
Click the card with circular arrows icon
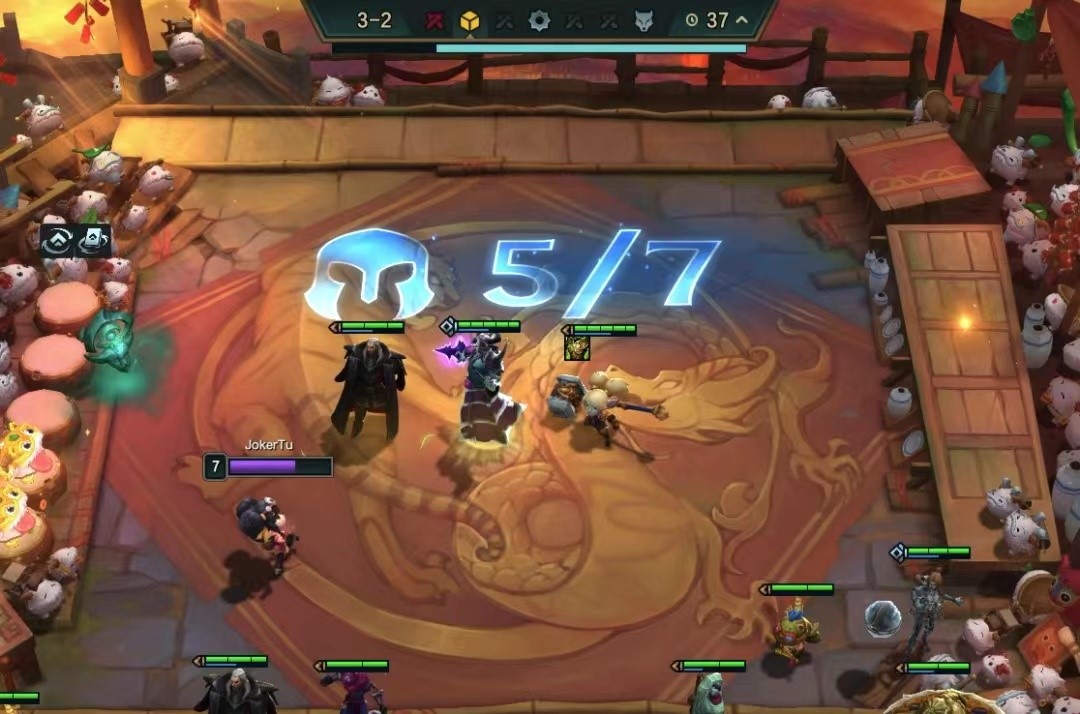pyautogui.click(x=92, y=240)
